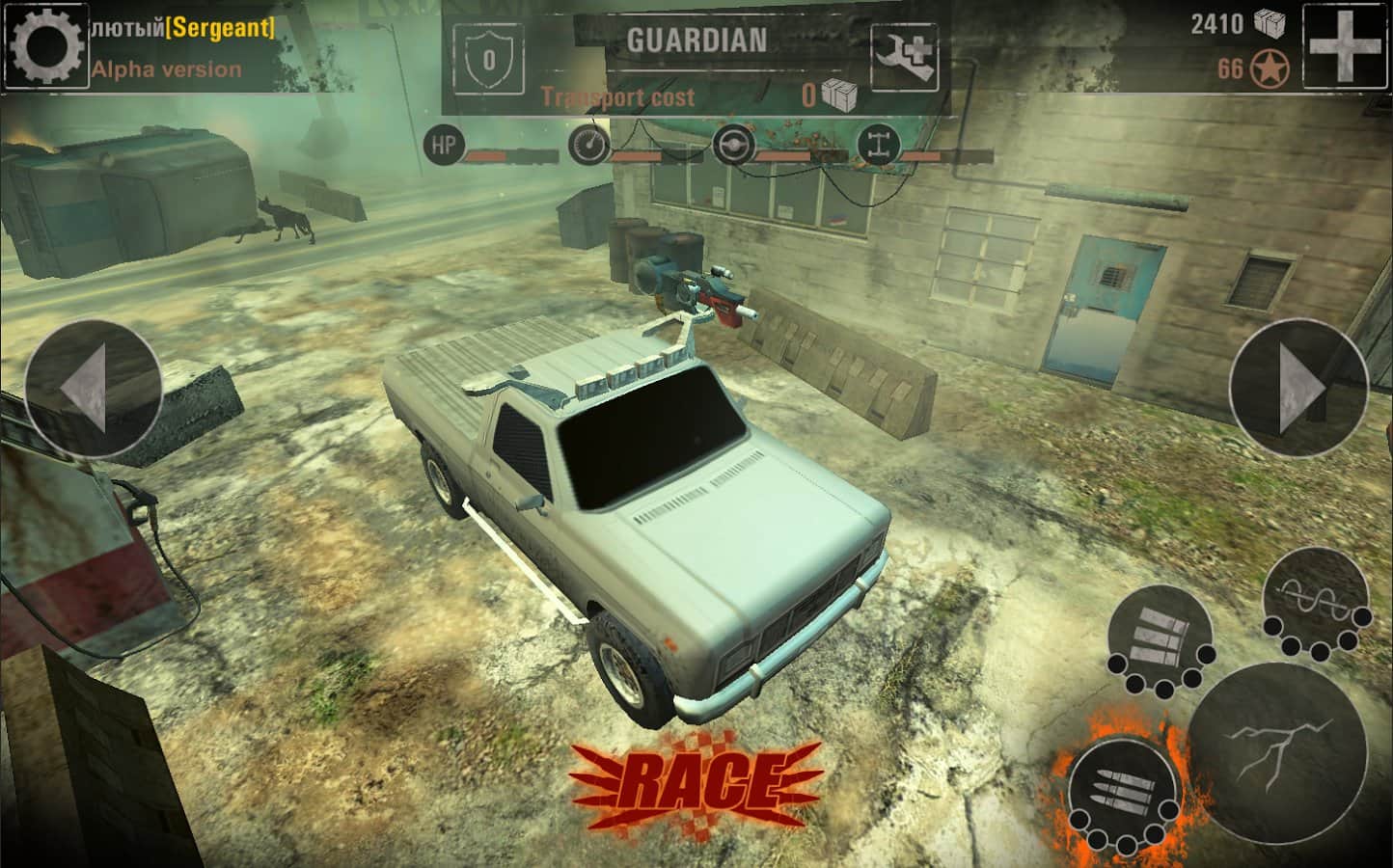Toggle the steering wheel stat indicator
Viewport: 1393px width, 868px height.
point(733,145)
